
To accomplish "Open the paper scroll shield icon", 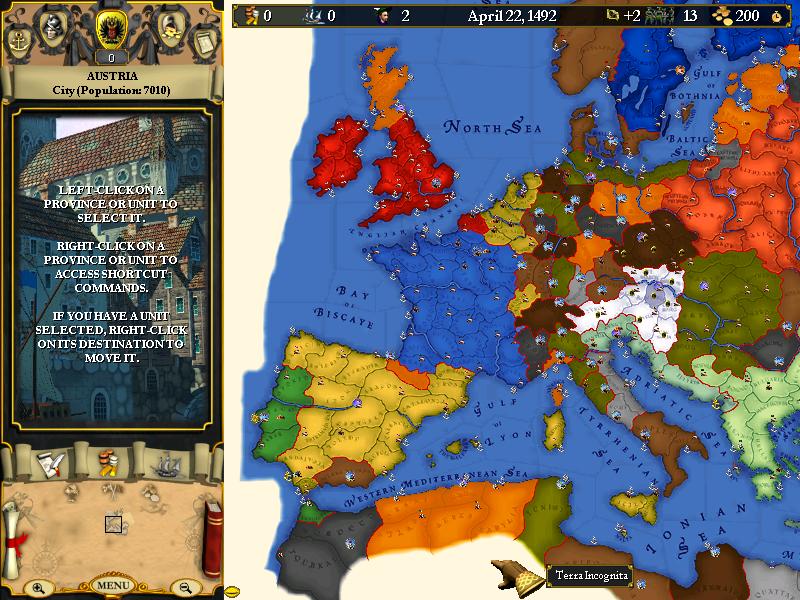I will 205,42.
